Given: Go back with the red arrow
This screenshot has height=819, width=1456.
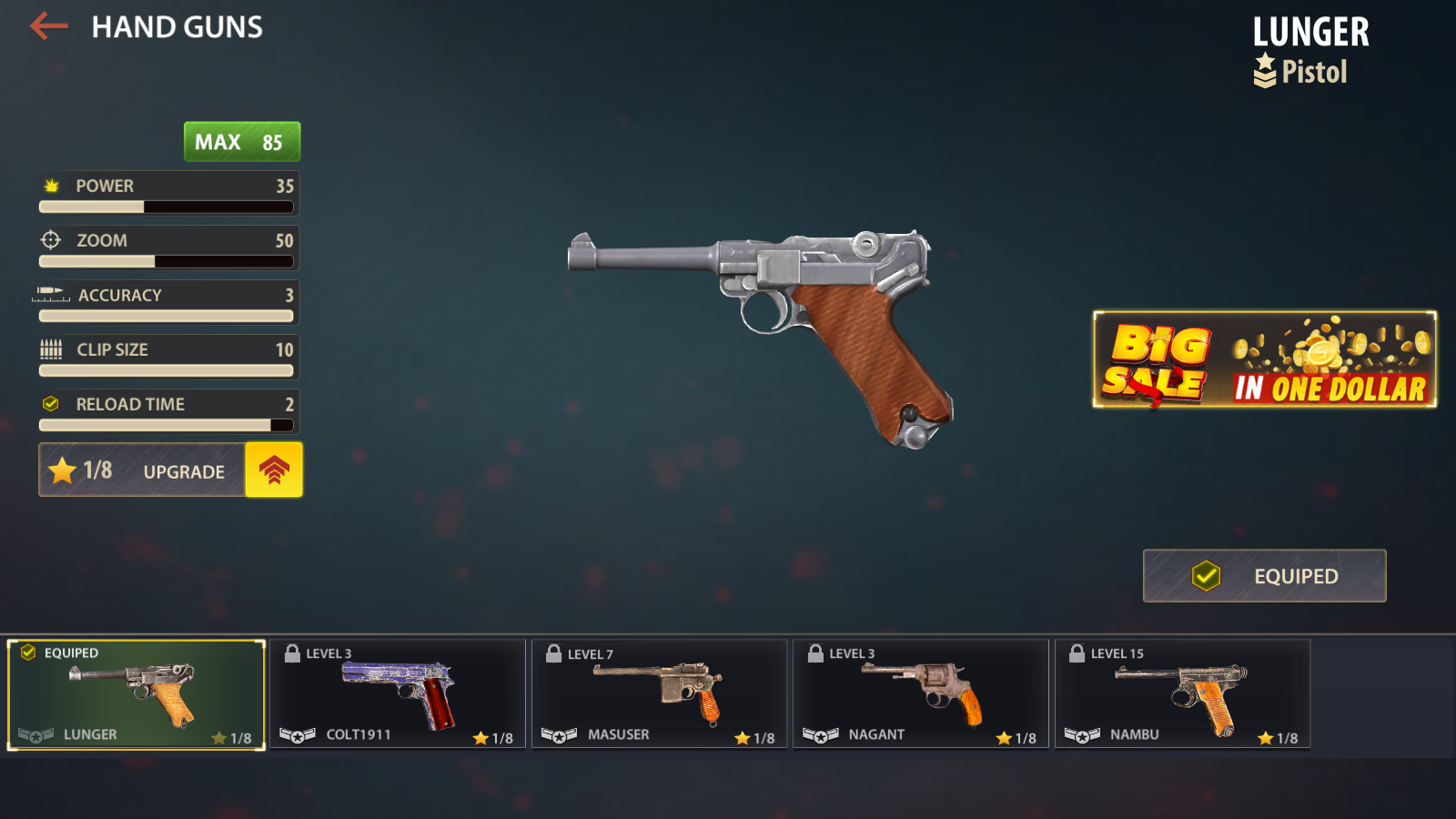Looking at the screenshot, I should [49, 26].
